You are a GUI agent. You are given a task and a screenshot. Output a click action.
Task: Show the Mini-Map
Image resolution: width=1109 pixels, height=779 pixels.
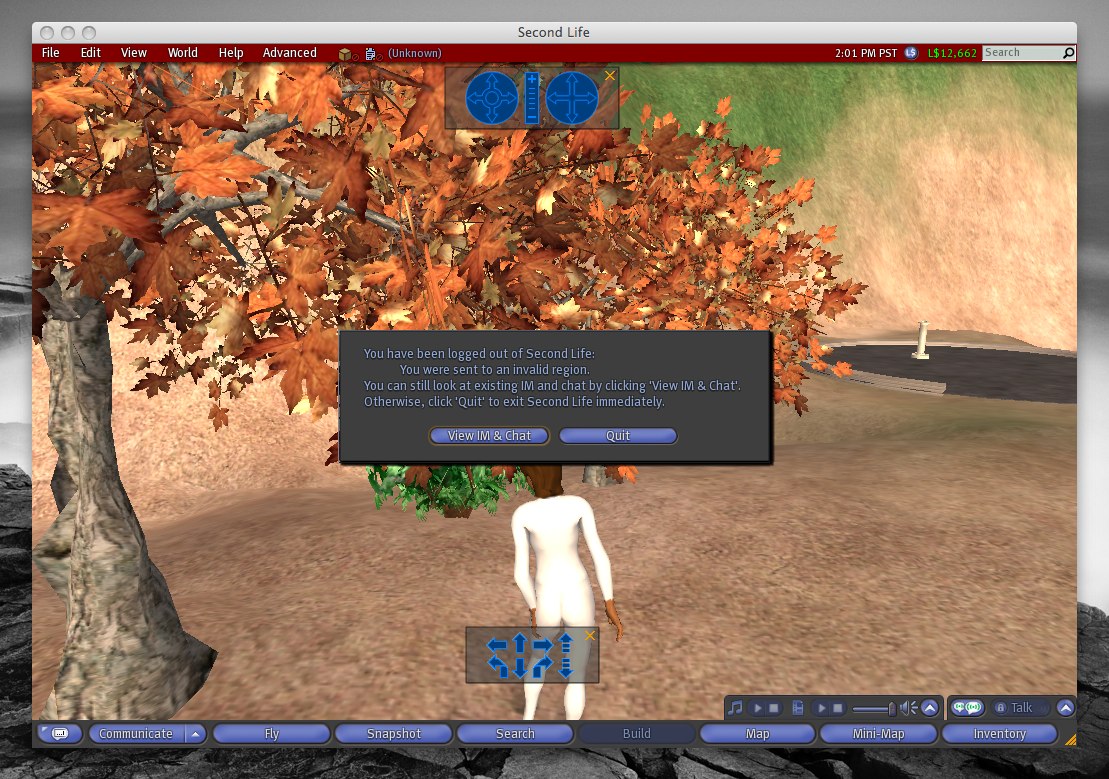pyautogui.click(x=879, y=734)
